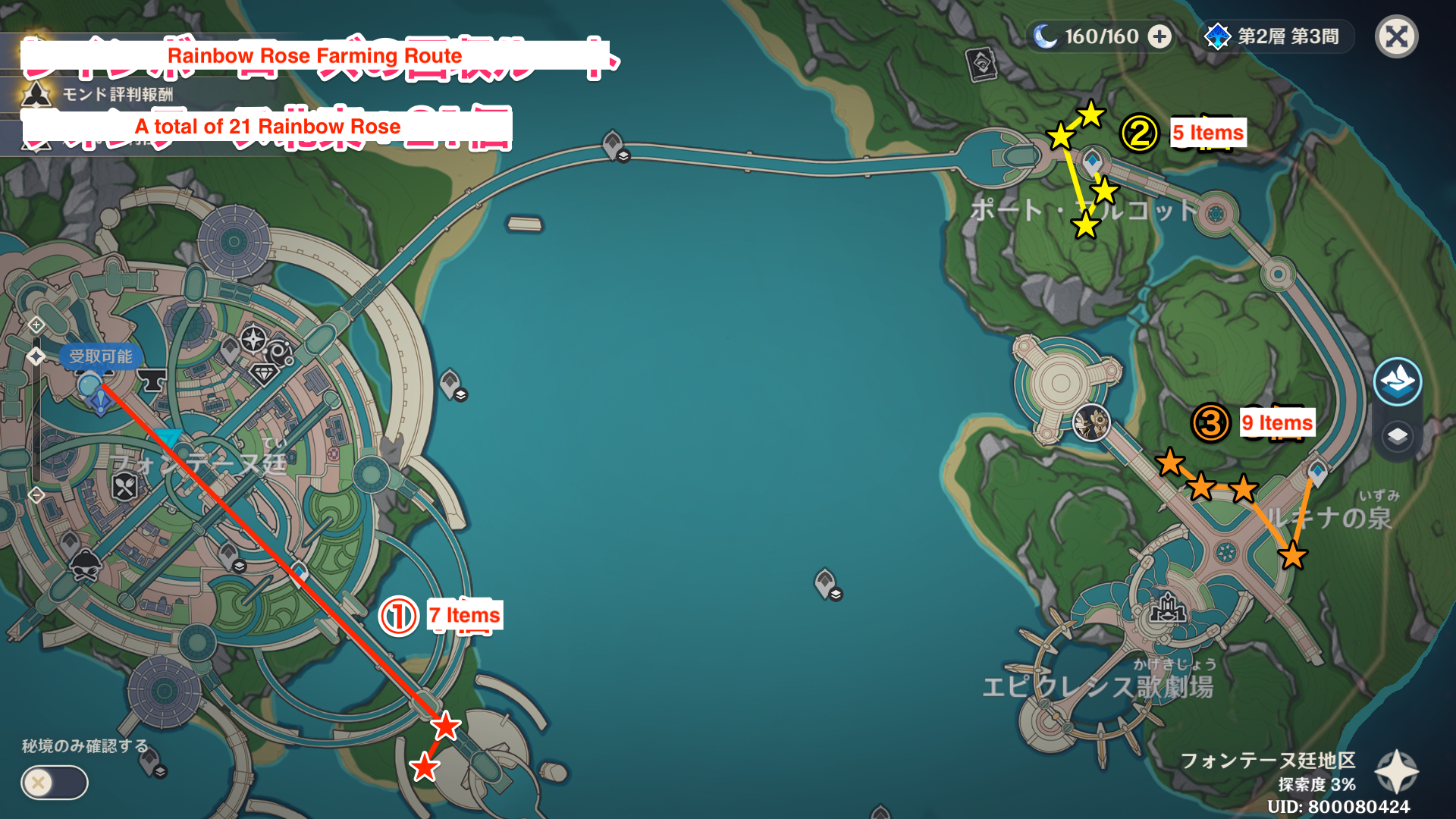The height and width of the screenshot is (819, 1456).
Task: Zoom in using the map slider plus
Action: coord(36,325)
